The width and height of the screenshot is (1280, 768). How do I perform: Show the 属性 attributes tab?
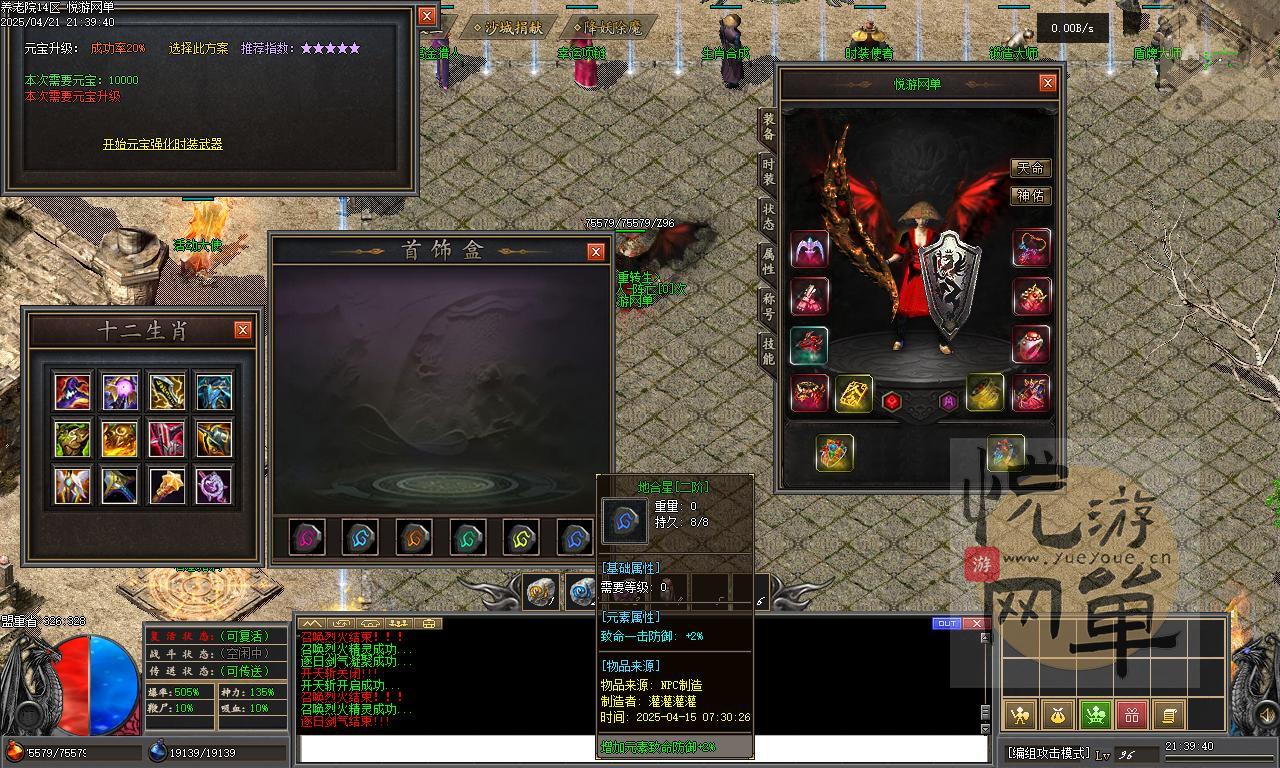click(x=767, y=262)
